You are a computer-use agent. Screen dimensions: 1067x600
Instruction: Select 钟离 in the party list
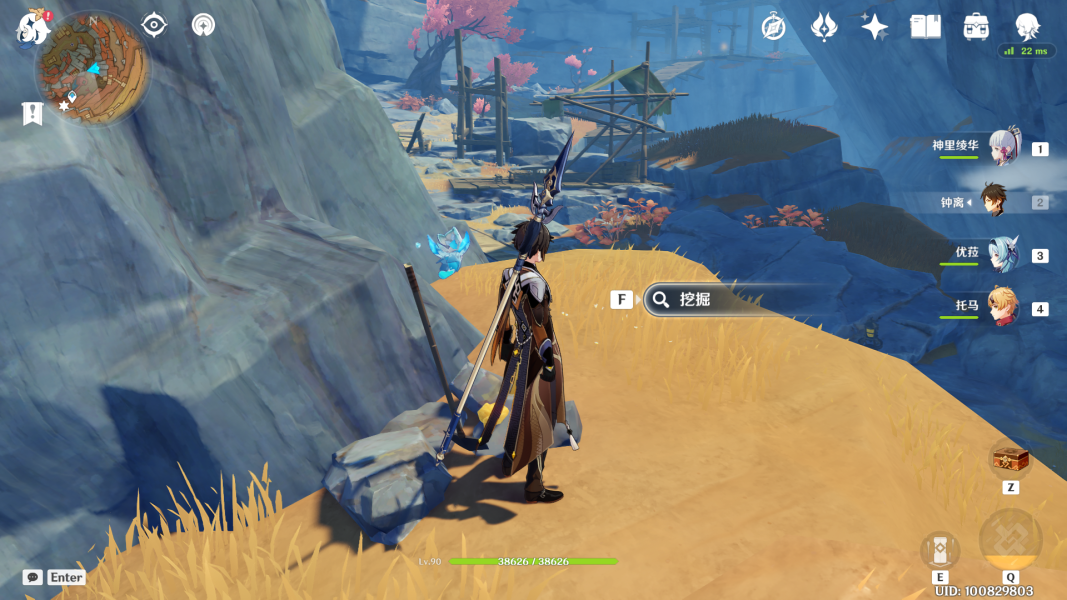pyautogui.click(x=992, y=202)
